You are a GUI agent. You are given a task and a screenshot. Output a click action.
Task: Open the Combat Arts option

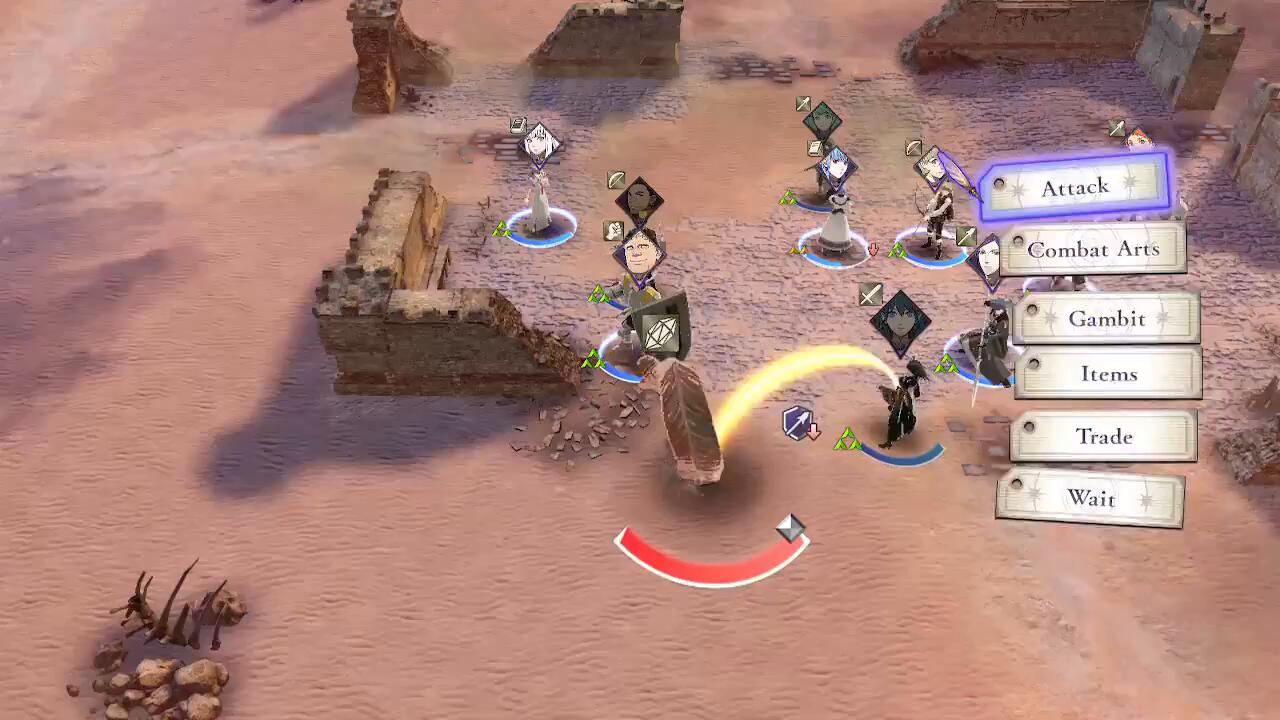(1093, 250)
